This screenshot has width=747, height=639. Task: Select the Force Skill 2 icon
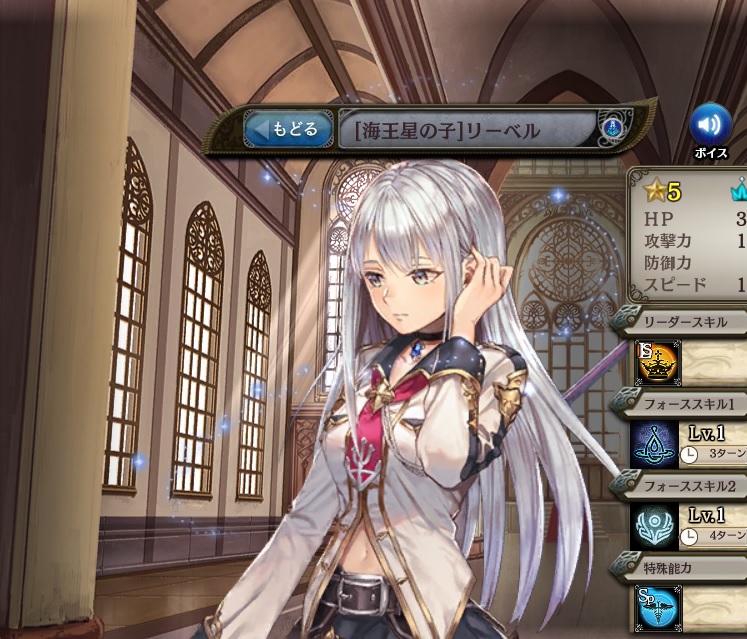(656, 525)
